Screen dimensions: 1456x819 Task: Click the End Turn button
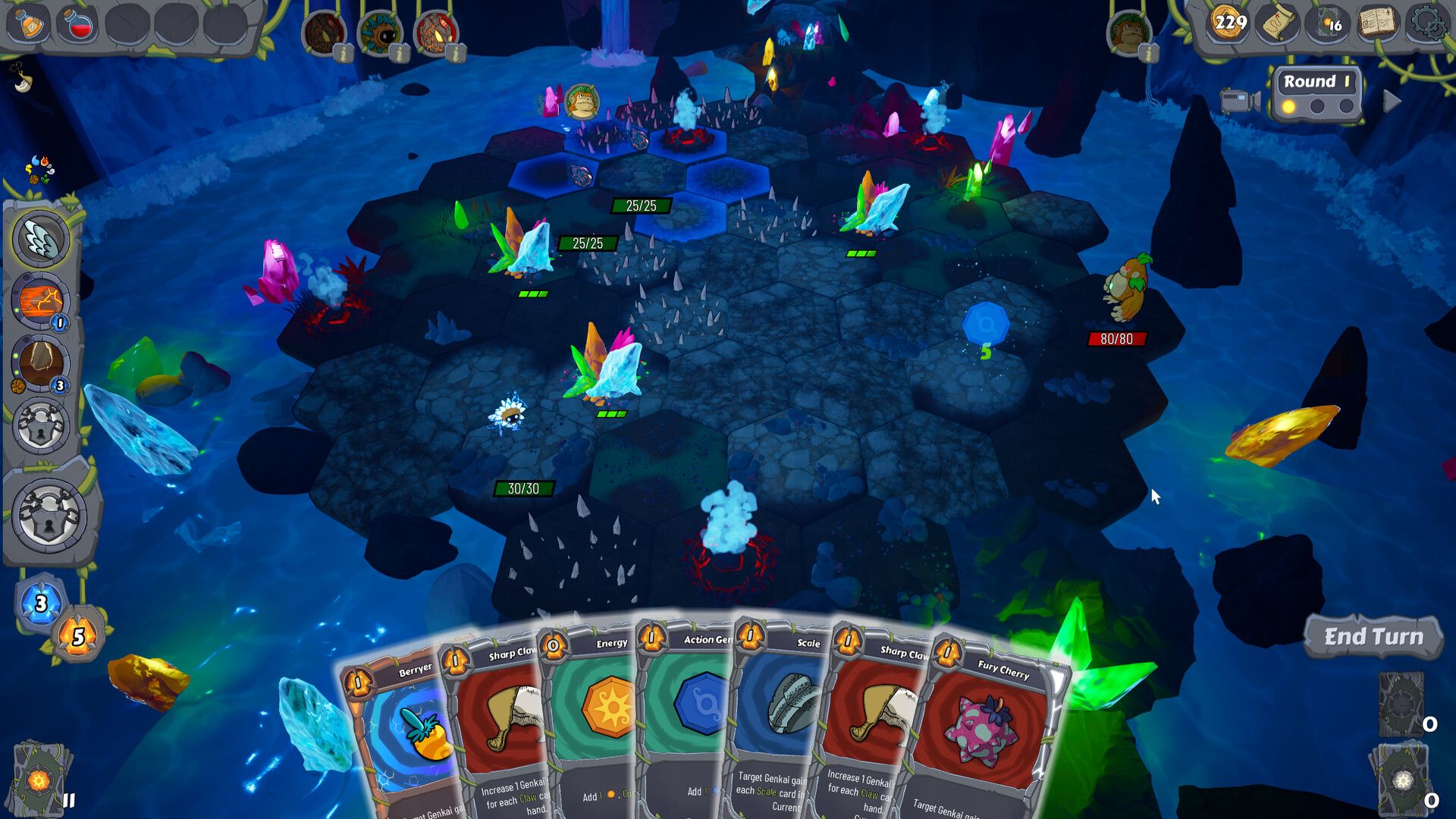point(1373,637)
